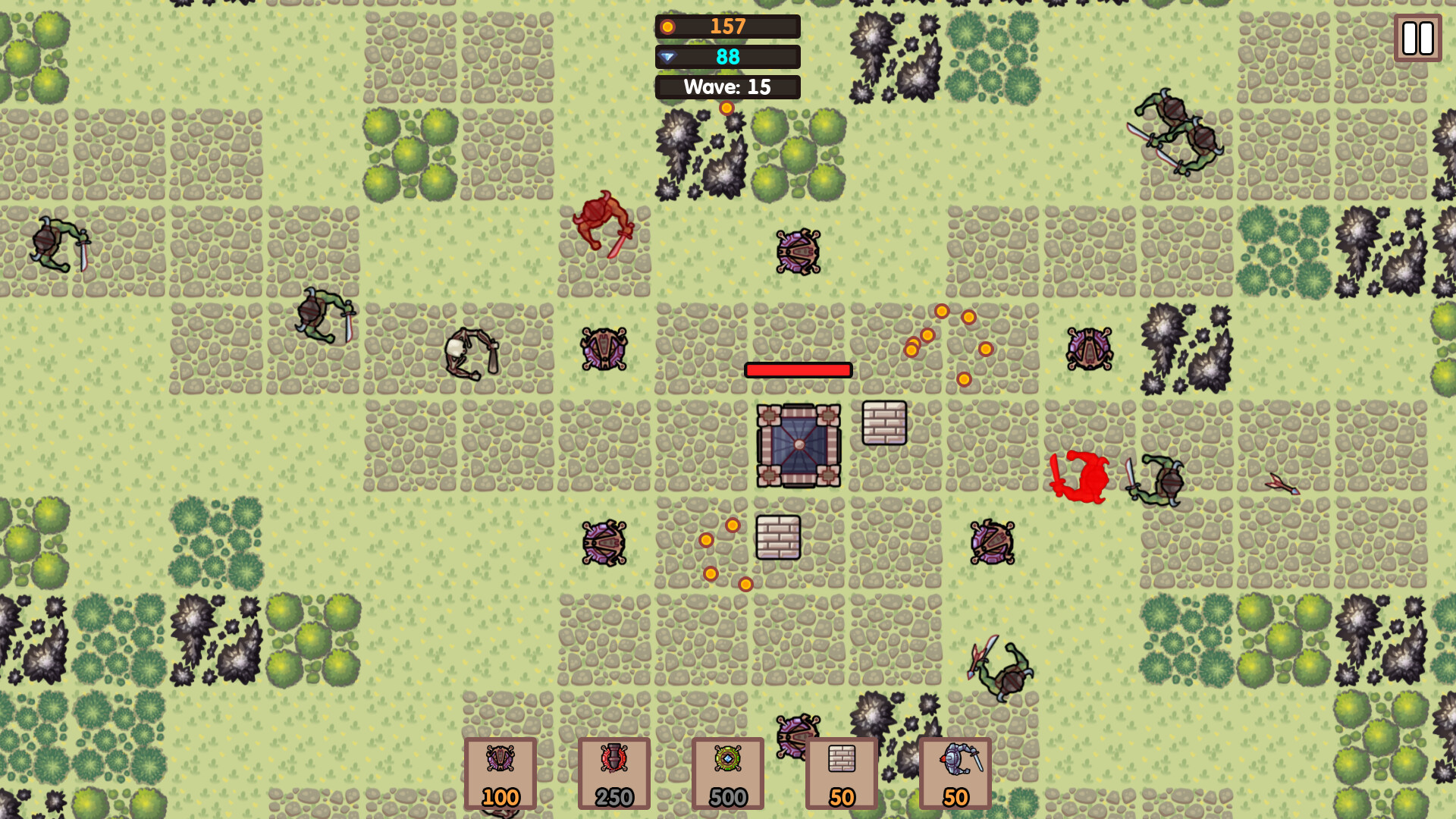Select the central castle base

tap(800, 446)
